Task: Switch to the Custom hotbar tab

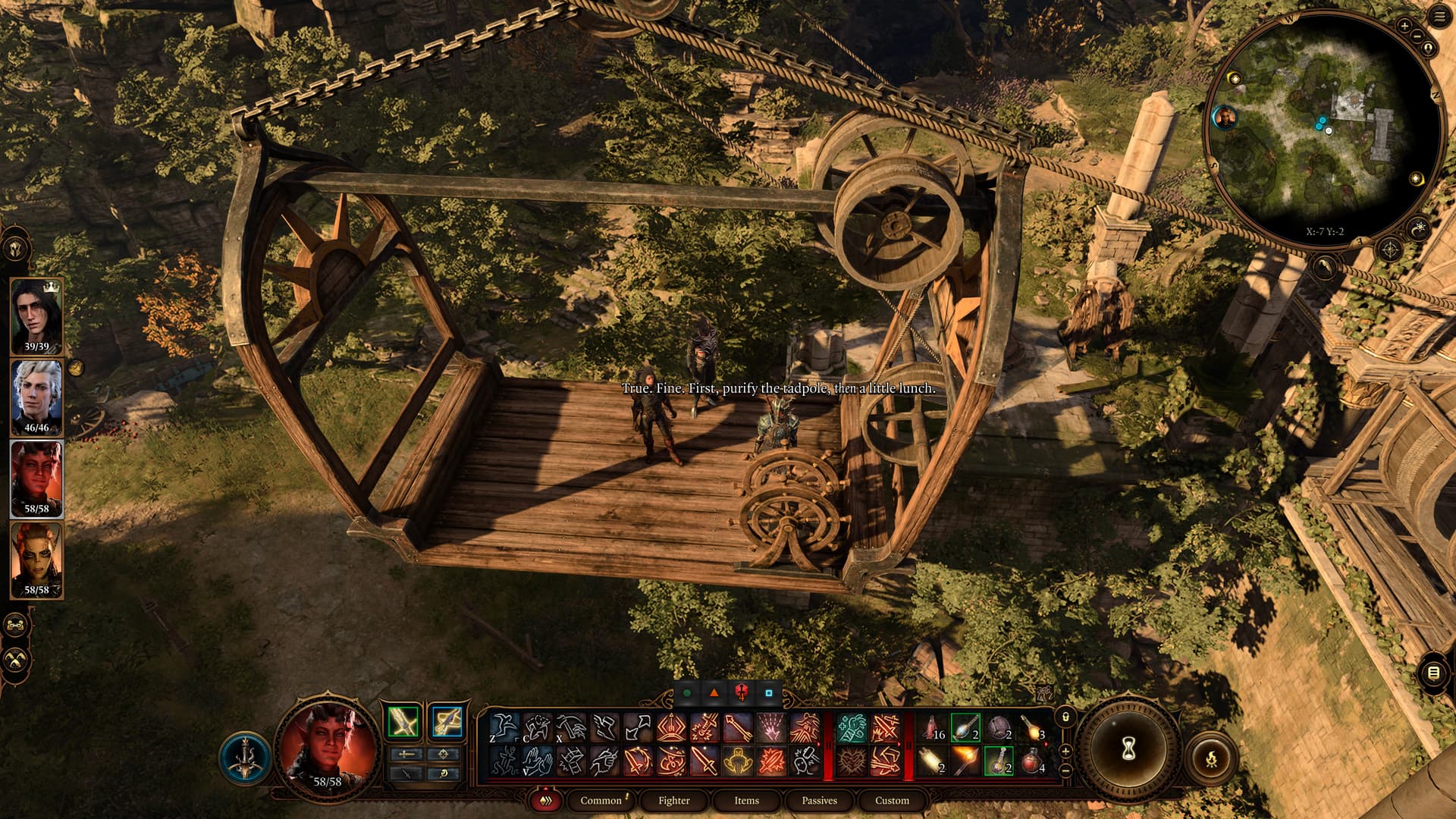Action: tap(892, 800)
